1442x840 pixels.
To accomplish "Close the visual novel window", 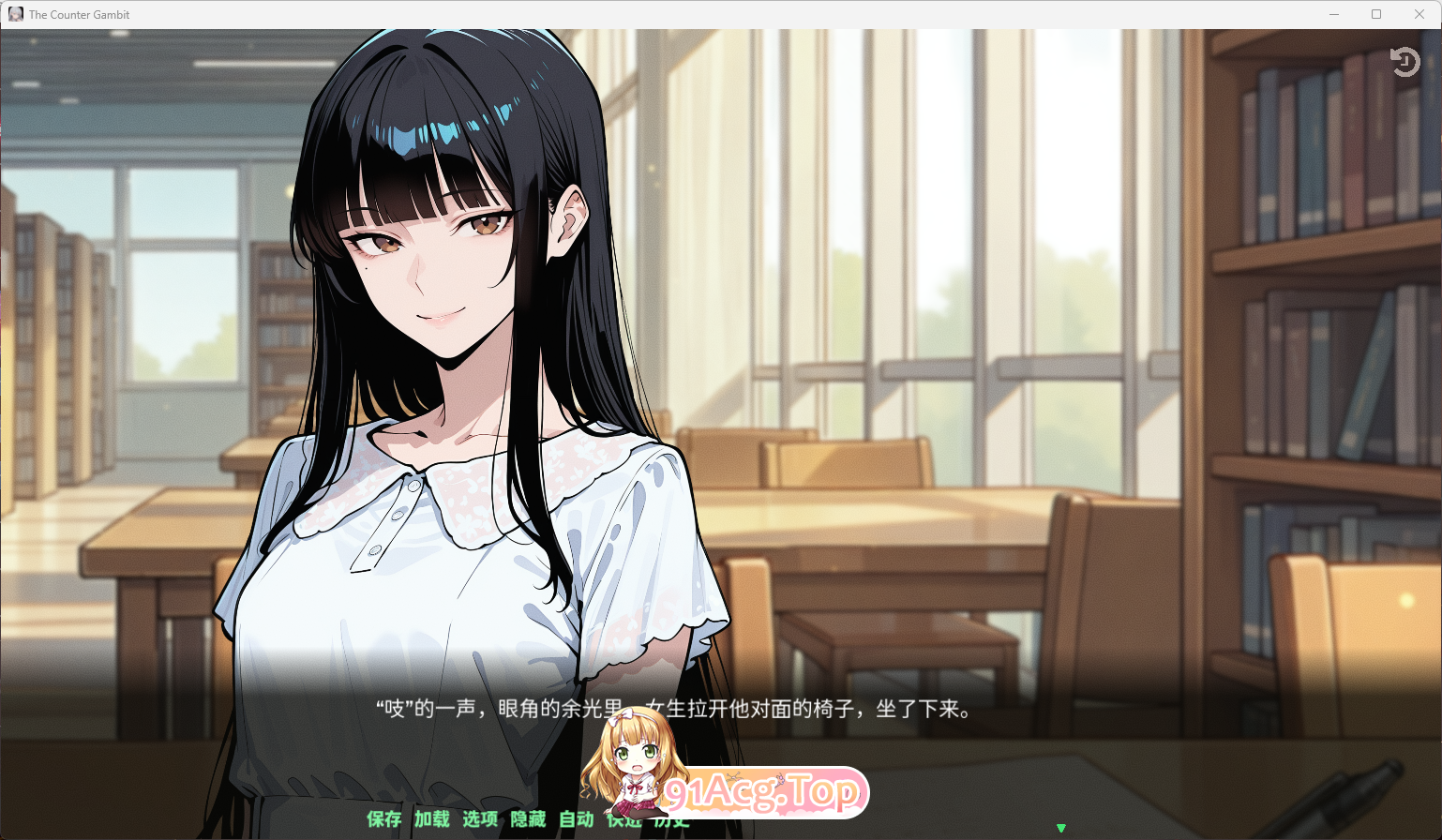I will click(1420, 14).
